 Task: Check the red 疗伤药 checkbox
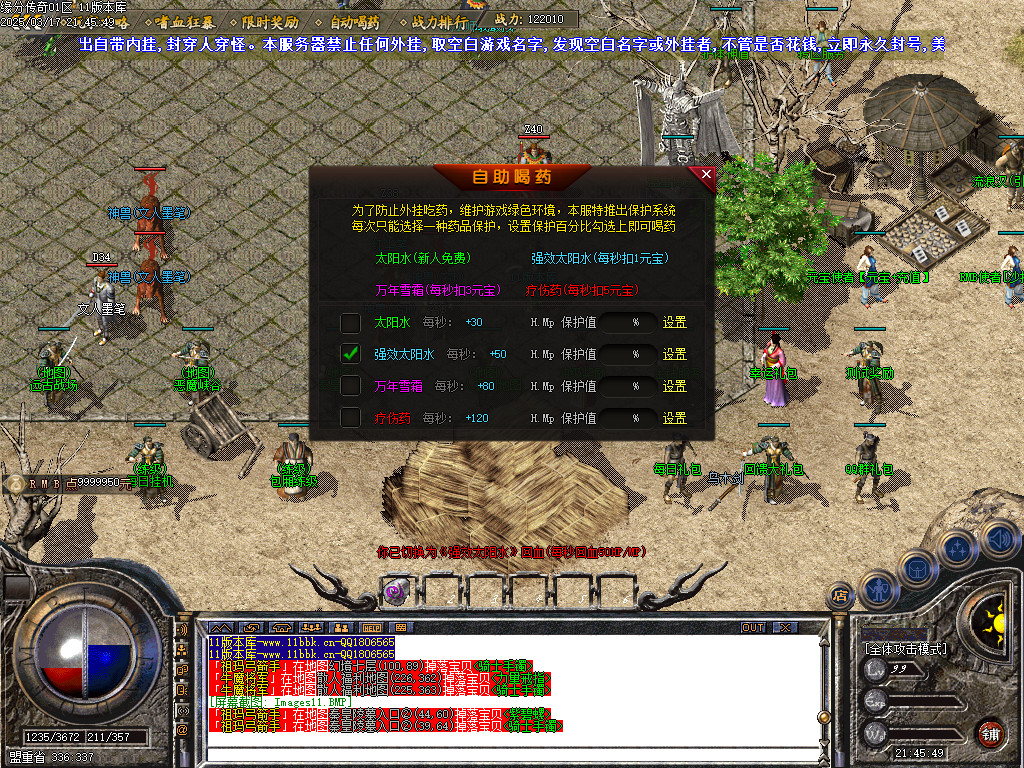(x=350, y=417)
